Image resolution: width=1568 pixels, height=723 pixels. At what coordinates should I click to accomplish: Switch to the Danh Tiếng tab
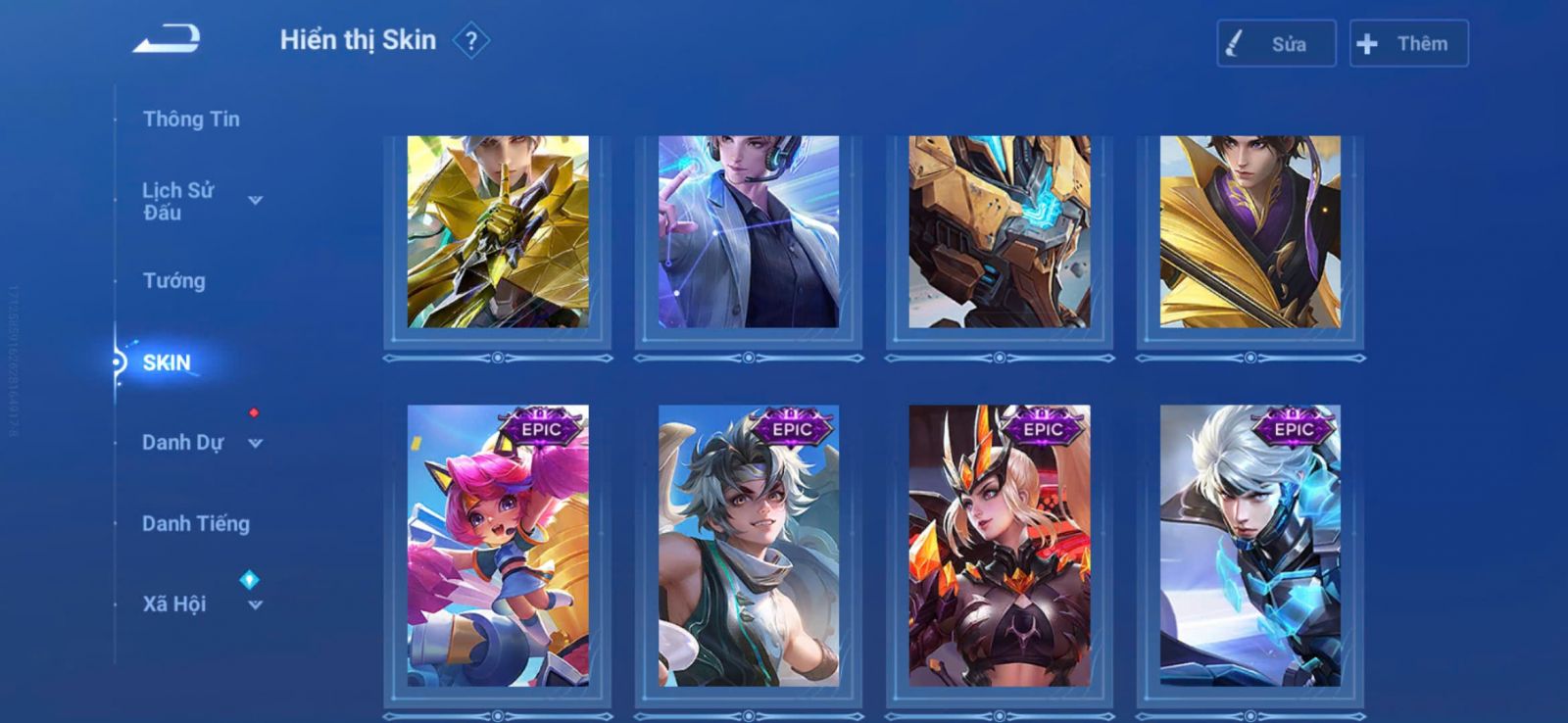(196, 524)
